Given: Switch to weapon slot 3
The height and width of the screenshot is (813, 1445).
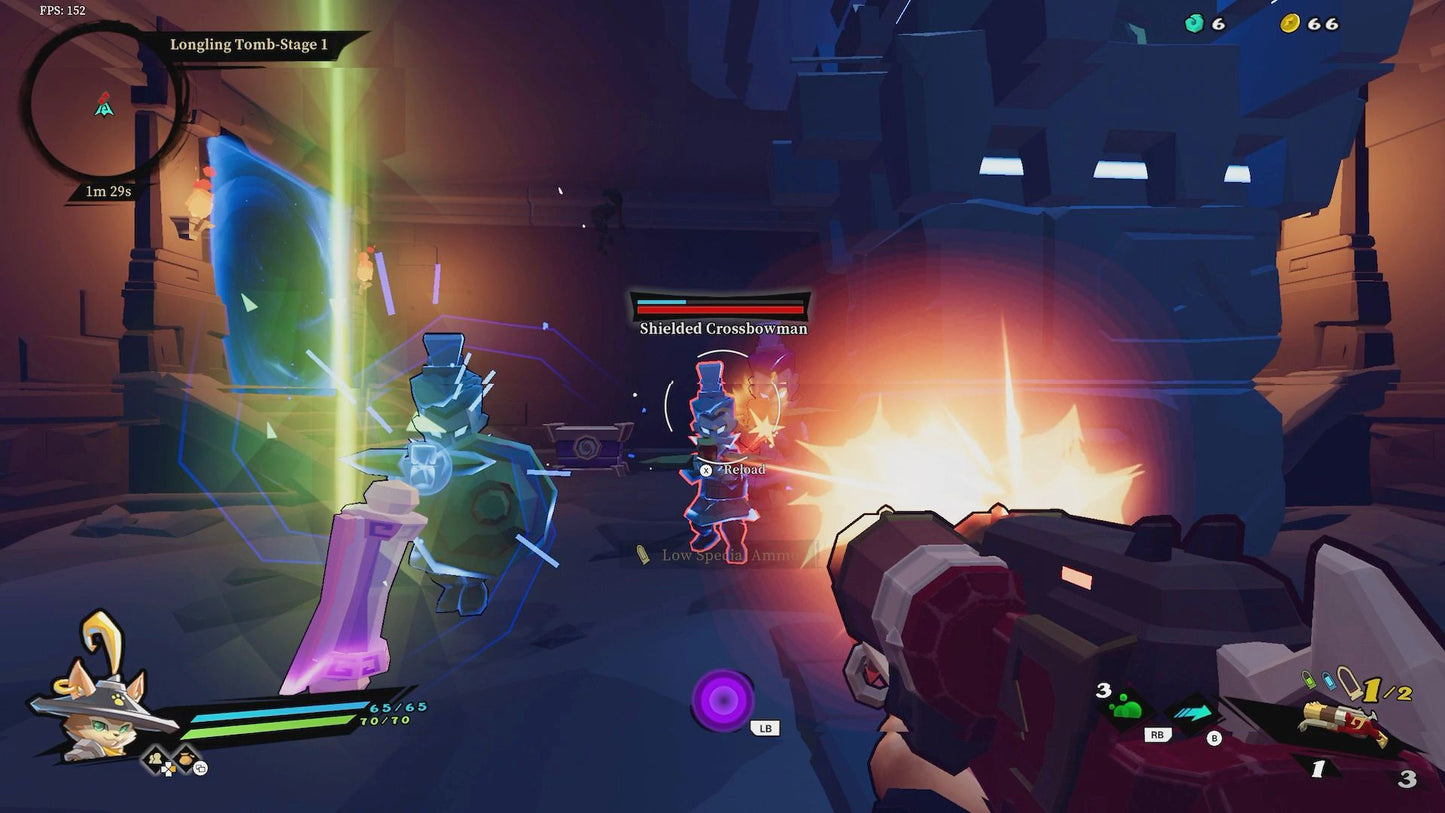Looking at the screenshot, I should coord(1407,779).
